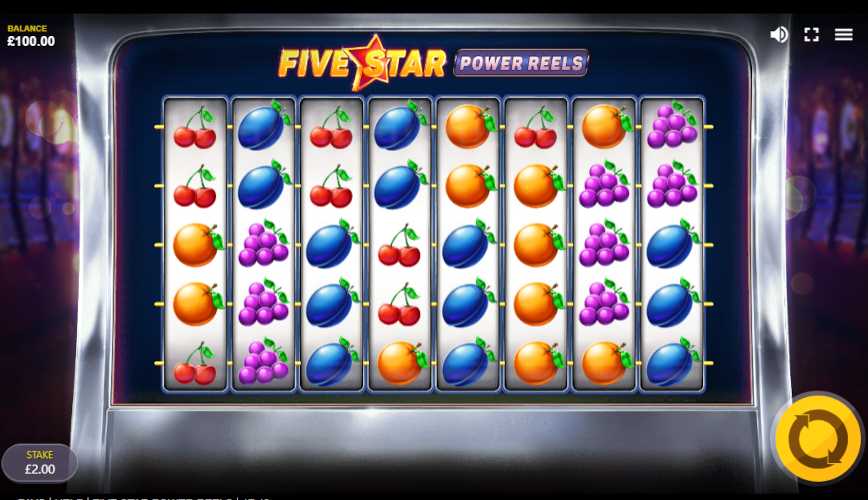Spin the reels with the yellow button
The width and height of the screenshot is (868, 500).
click(817, 438)
